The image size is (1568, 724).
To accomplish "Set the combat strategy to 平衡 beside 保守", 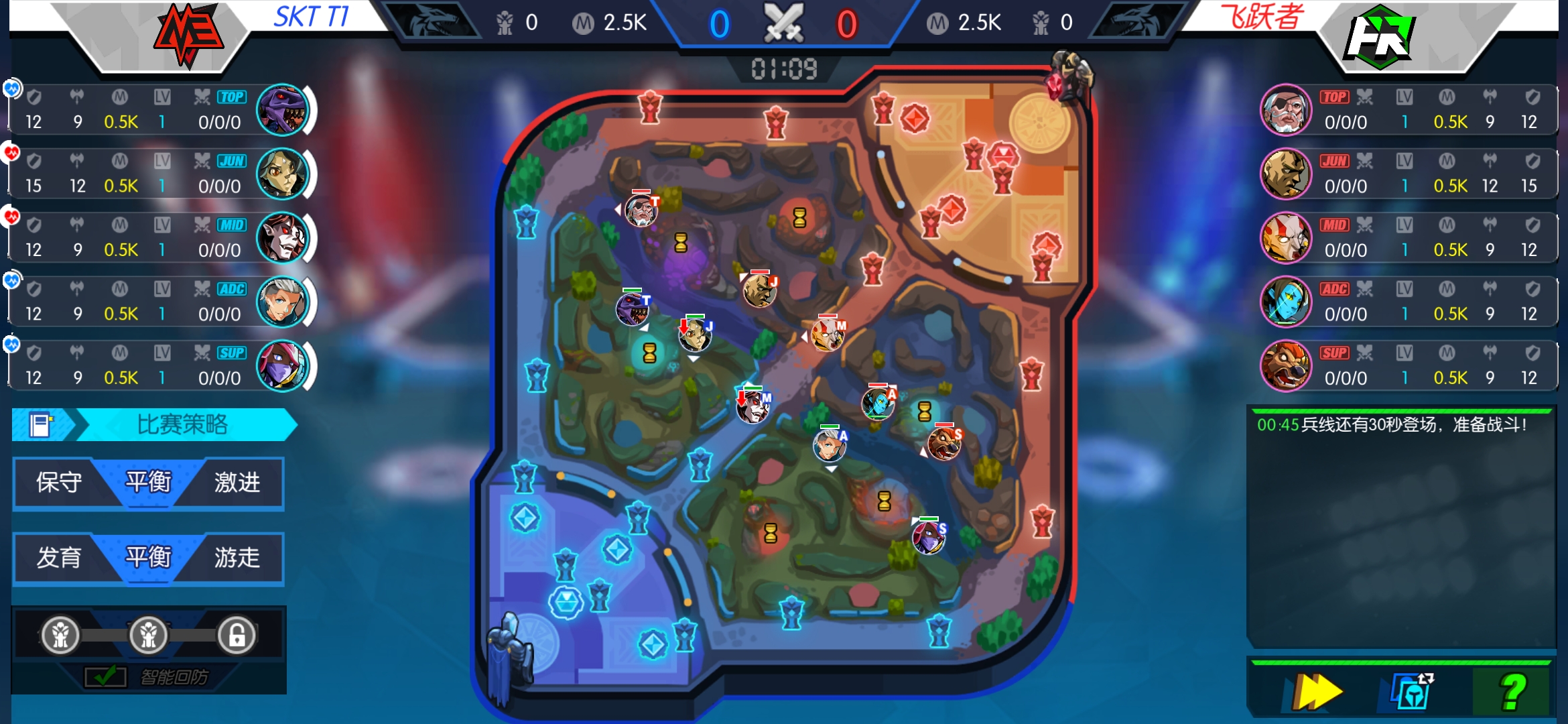I will coord(148,483).
